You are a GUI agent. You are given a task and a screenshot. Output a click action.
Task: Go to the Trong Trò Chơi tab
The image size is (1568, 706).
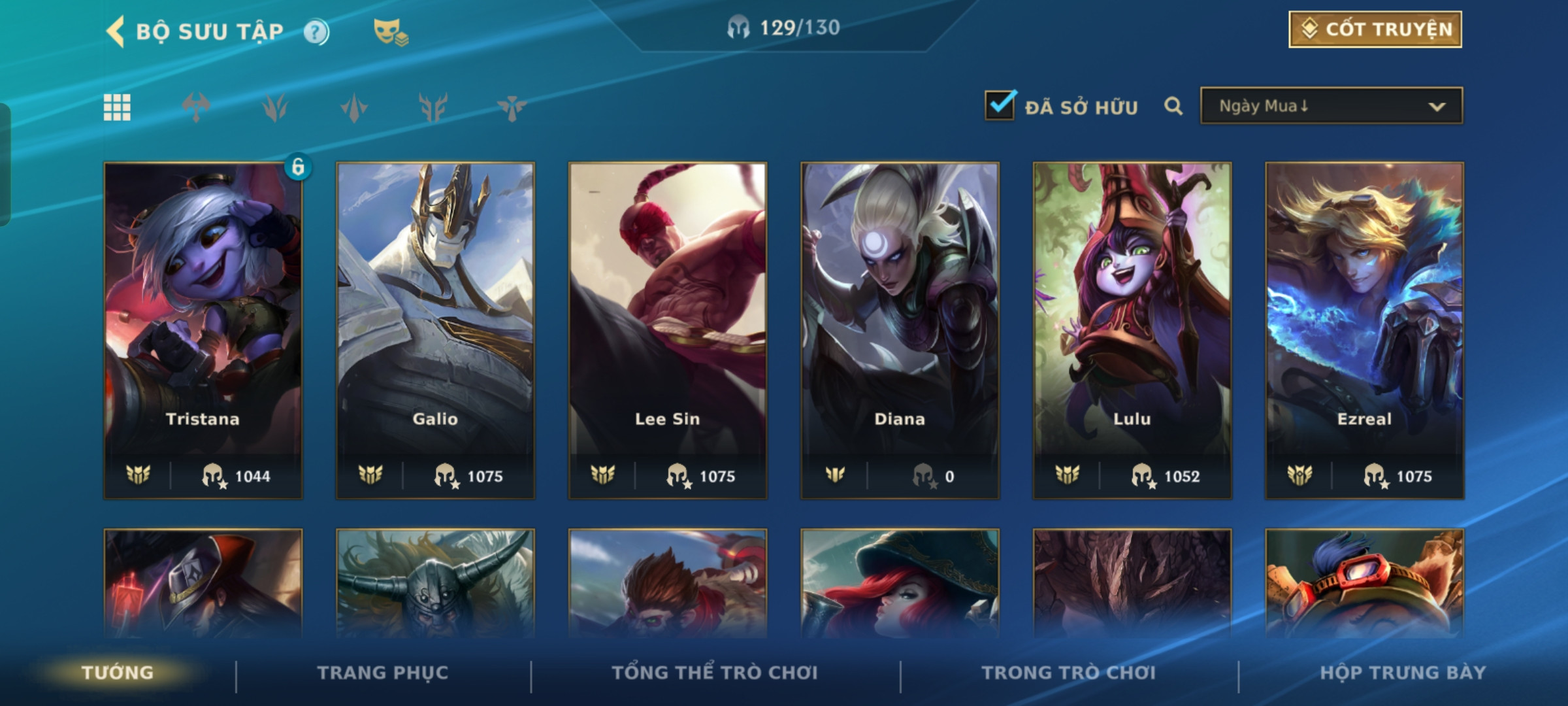tap(1069, 673)
